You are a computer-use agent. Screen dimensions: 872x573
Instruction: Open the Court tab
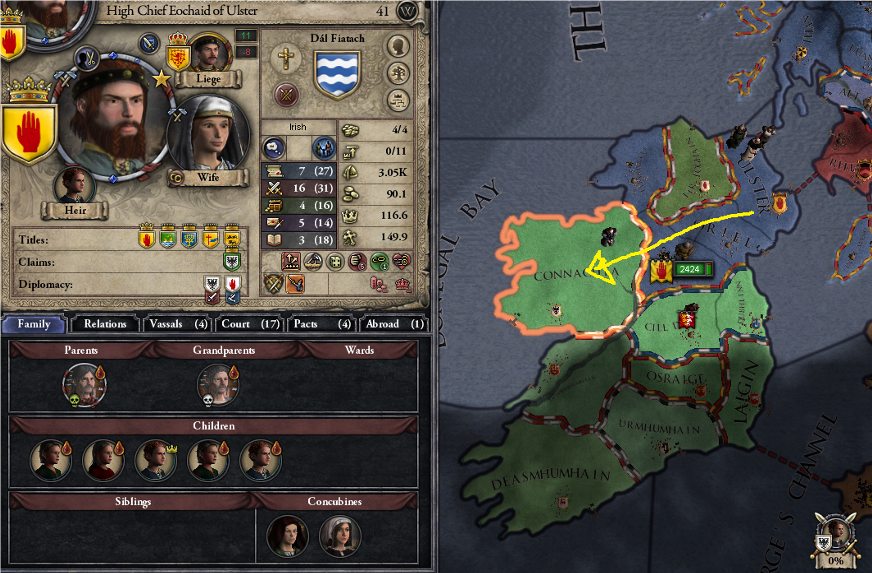(248, 324)
